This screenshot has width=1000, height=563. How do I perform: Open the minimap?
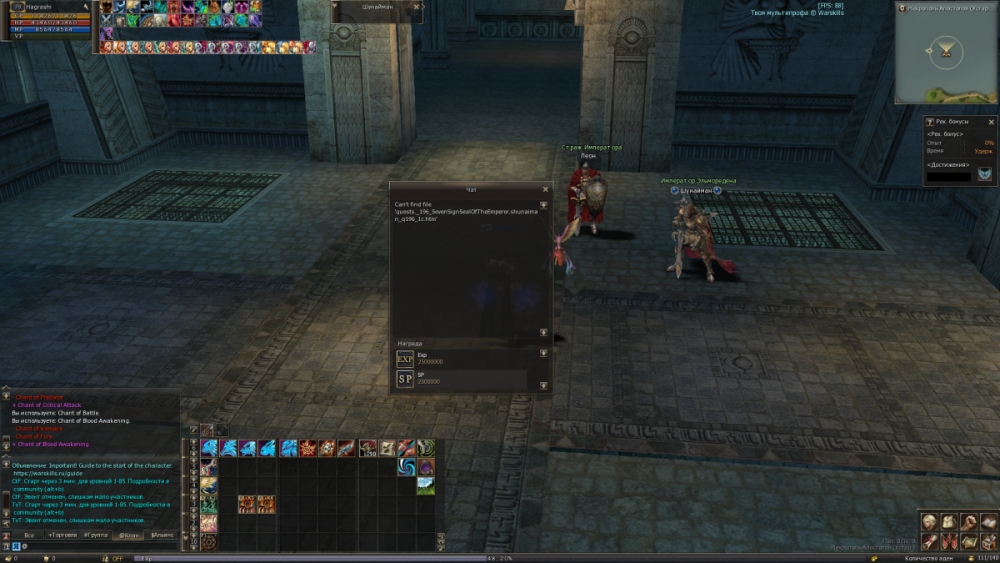click(x=945, y=50)
